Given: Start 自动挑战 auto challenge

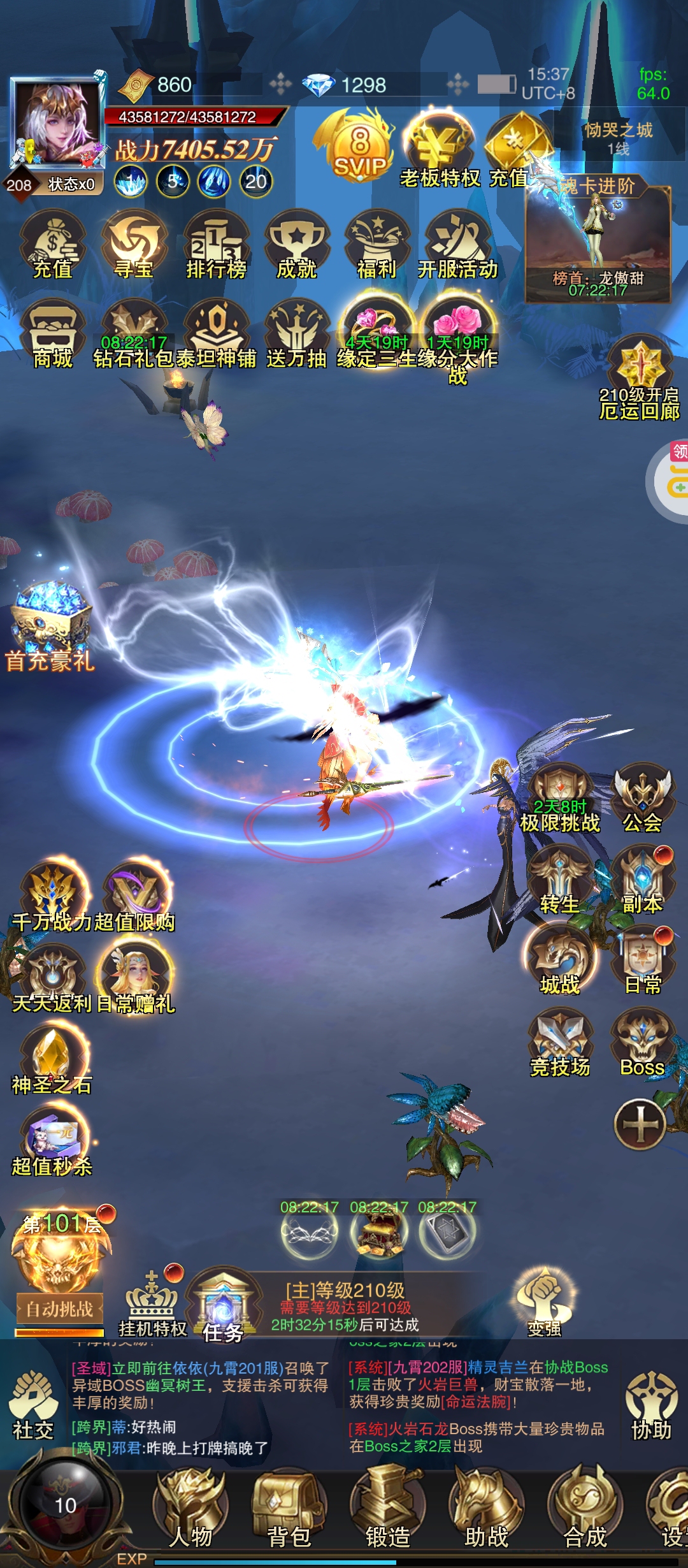Looking at the screenshot, I should (59, 1309).
